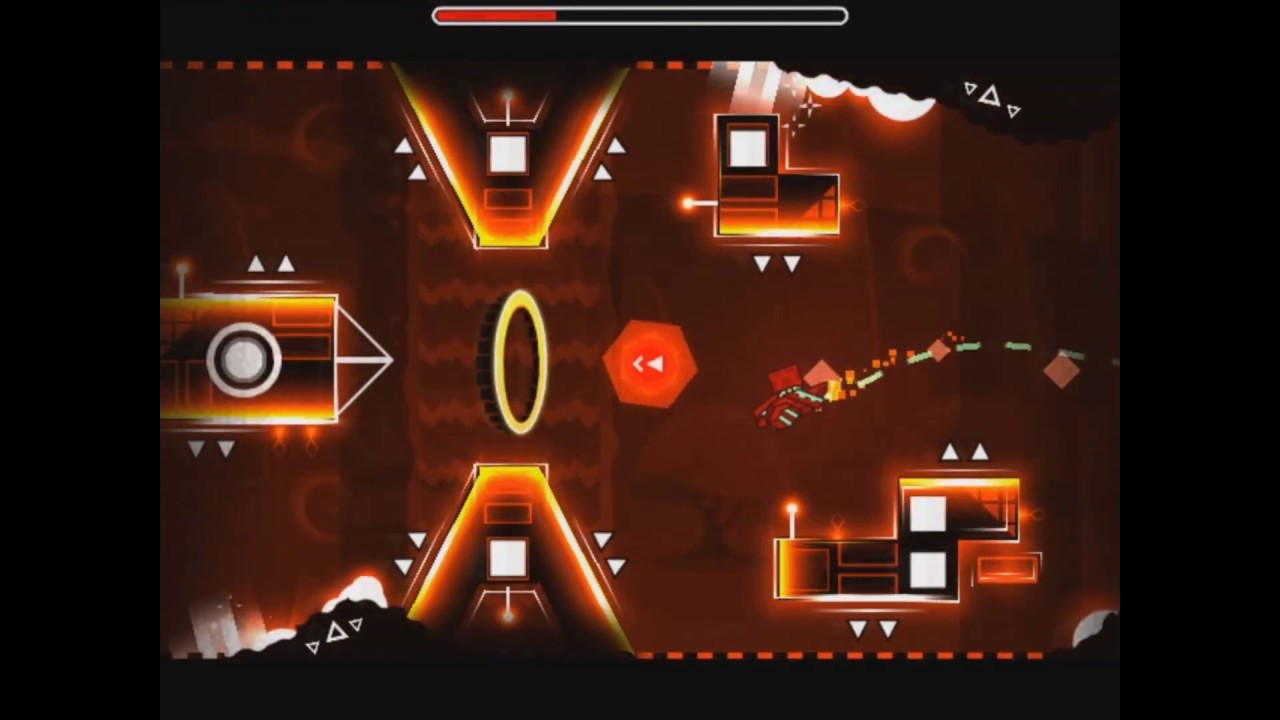Click the cannon structure with circular lens
Image resolution: width=1280 pixels, height=720 pixels.
pyautogui.click(x=250, y=360)
